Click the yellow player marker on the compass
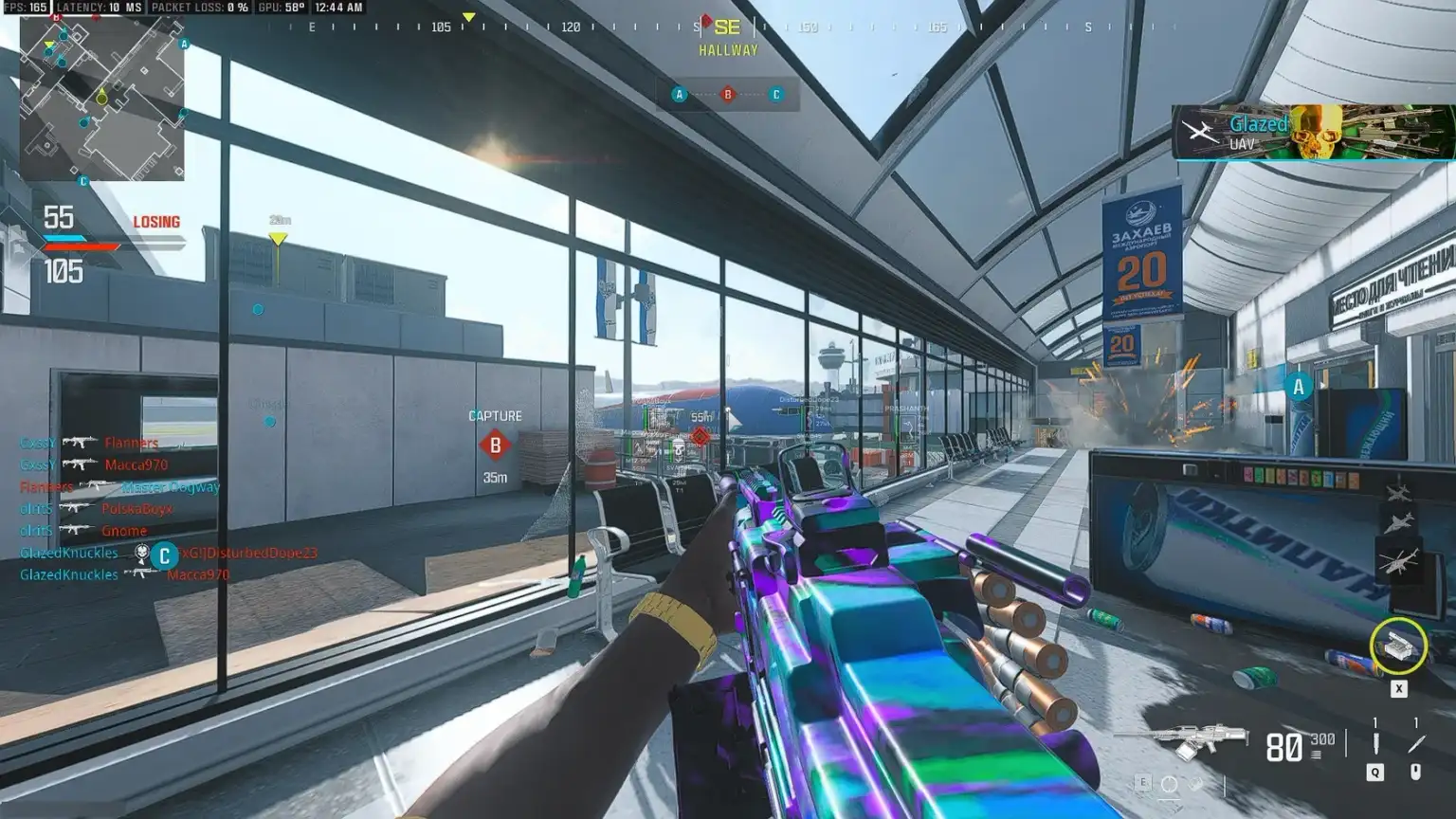 point(468,18)
